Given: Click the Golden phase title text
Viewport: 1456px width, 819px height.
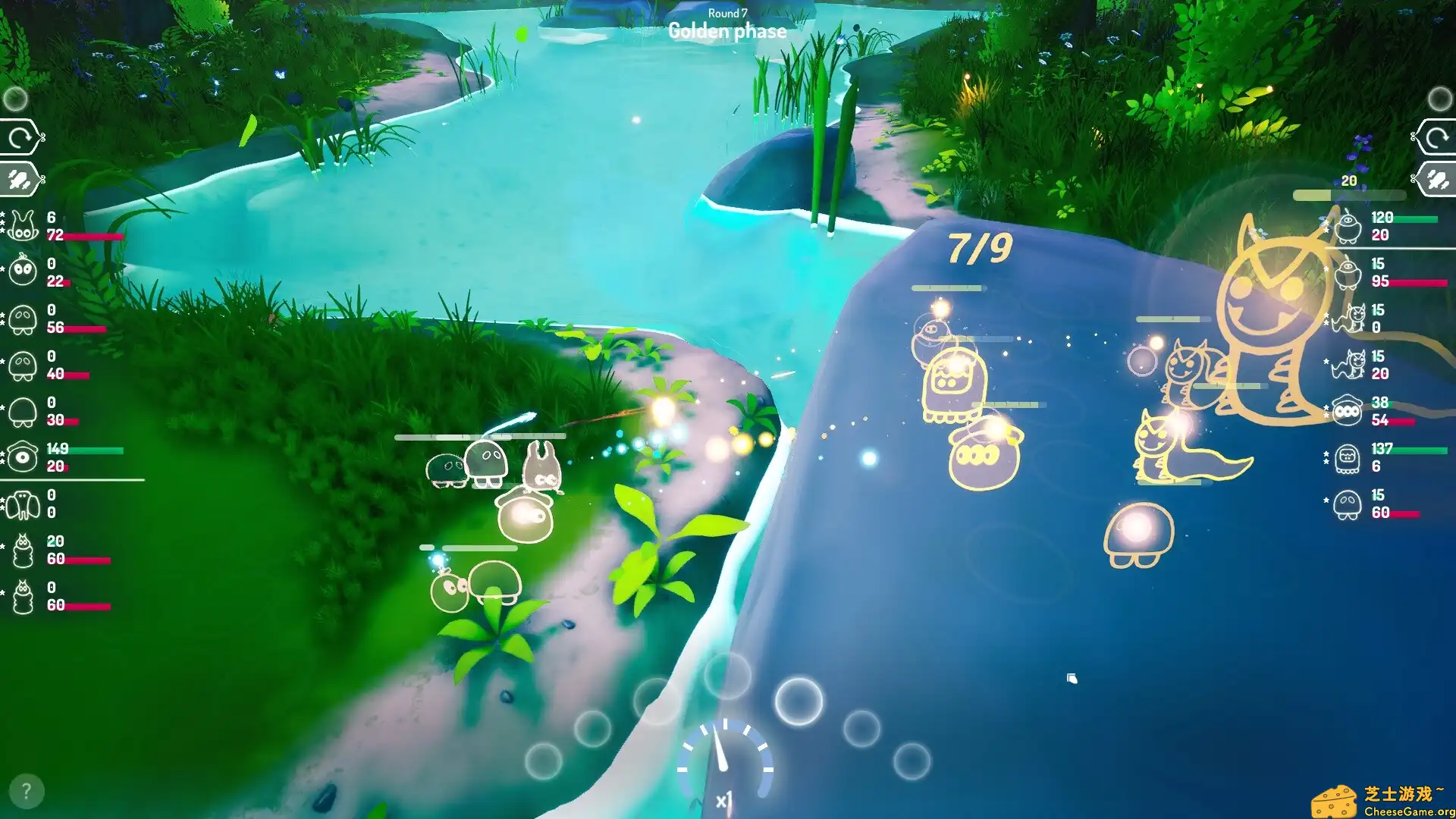Looking at the screenshot, I should (x=726, y=31).
